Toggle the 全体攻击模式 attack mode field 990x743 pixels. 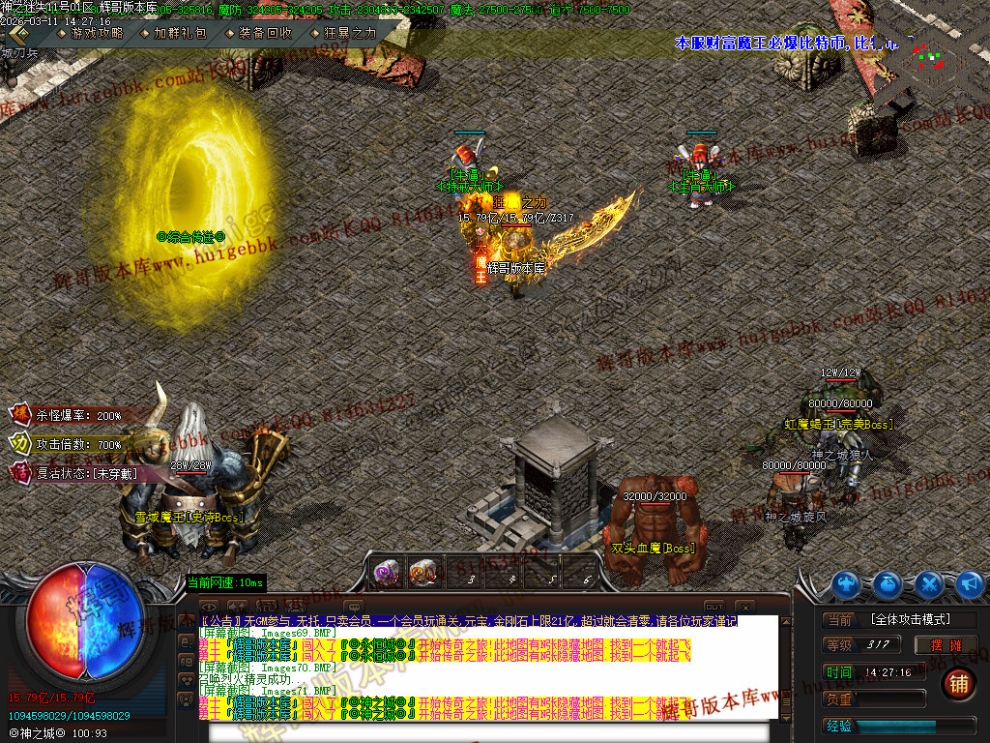(908, 620)
